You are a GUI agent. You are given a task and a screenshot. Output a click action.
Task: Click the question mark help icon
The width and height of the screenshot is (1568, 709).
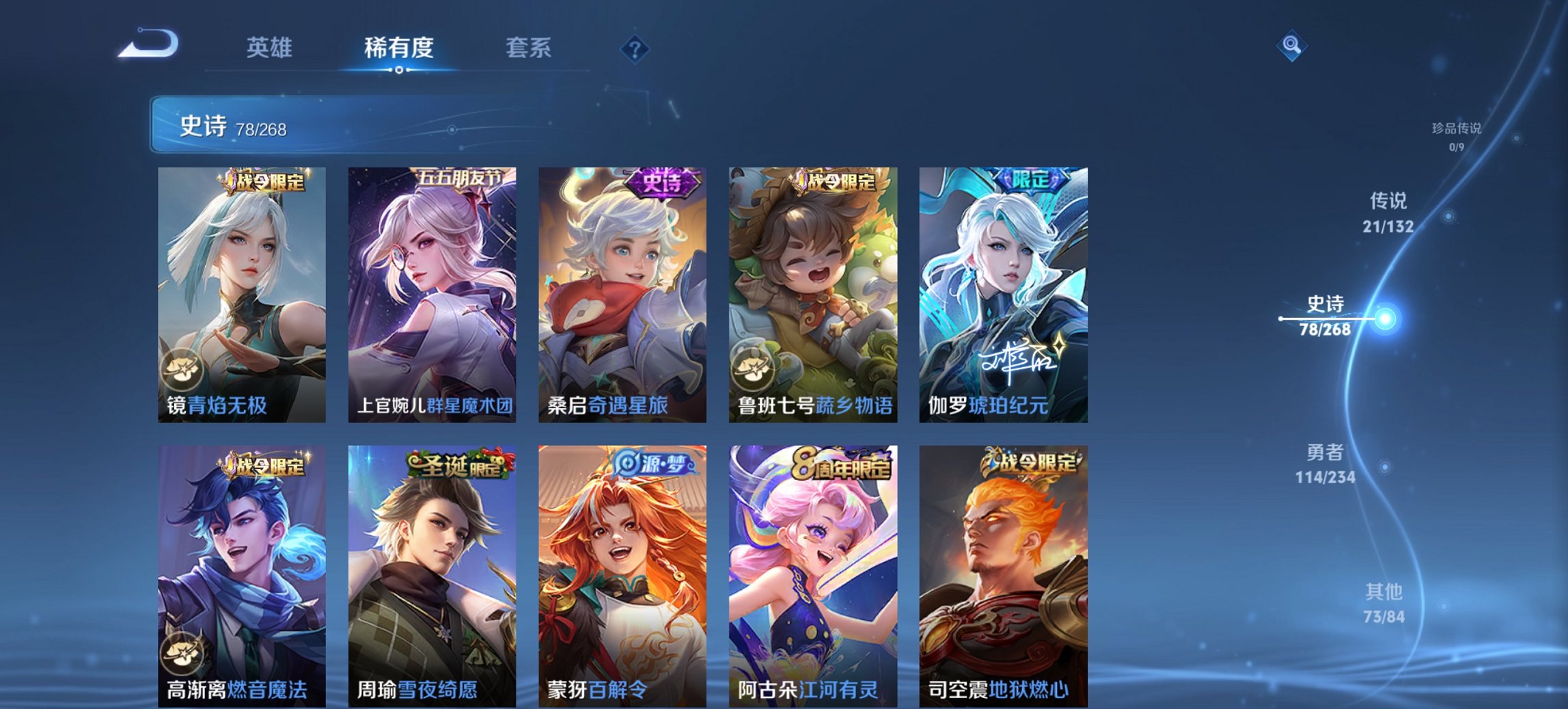(x=635, y=48)
